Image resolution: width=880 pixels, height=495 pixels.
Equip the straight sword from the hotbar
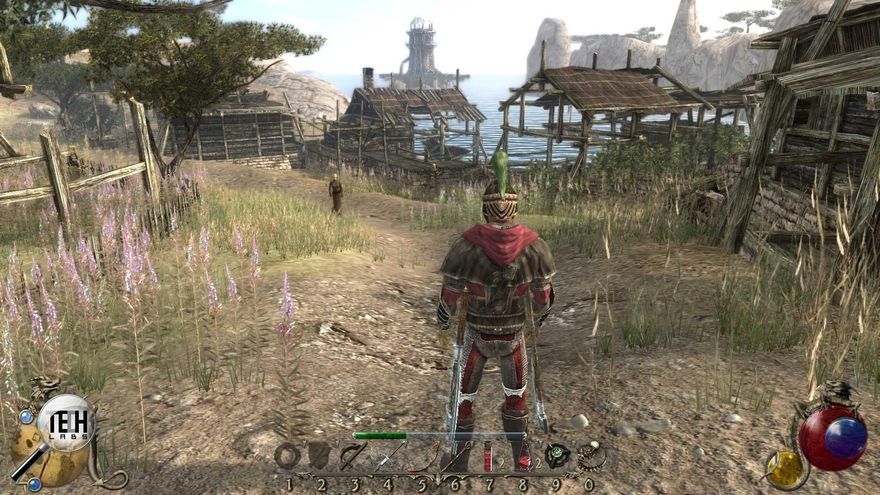click(x=388, y=457)
